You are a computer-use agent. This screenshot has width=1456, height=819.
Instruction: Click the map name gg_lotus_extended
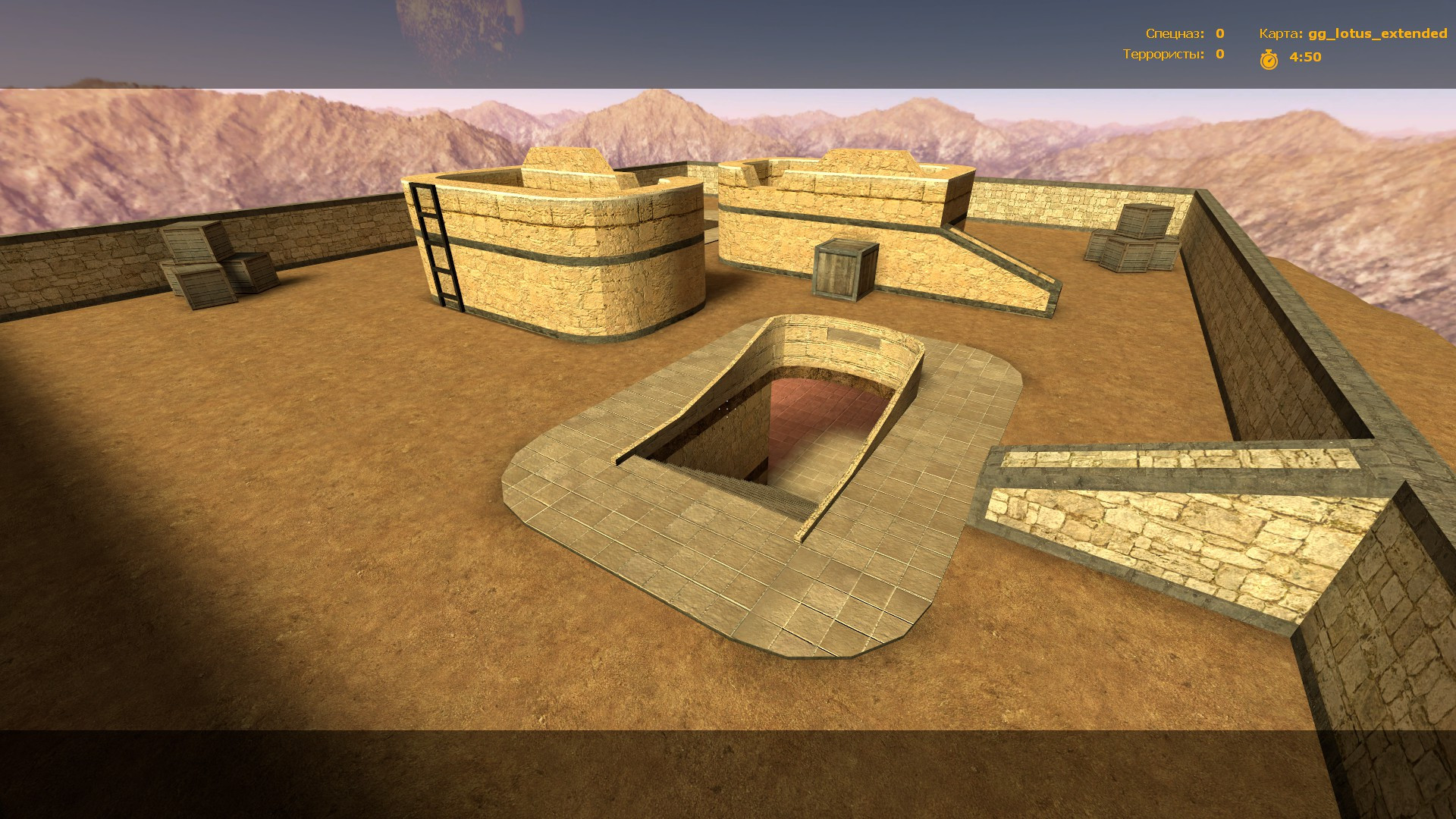click(1377, 33)
